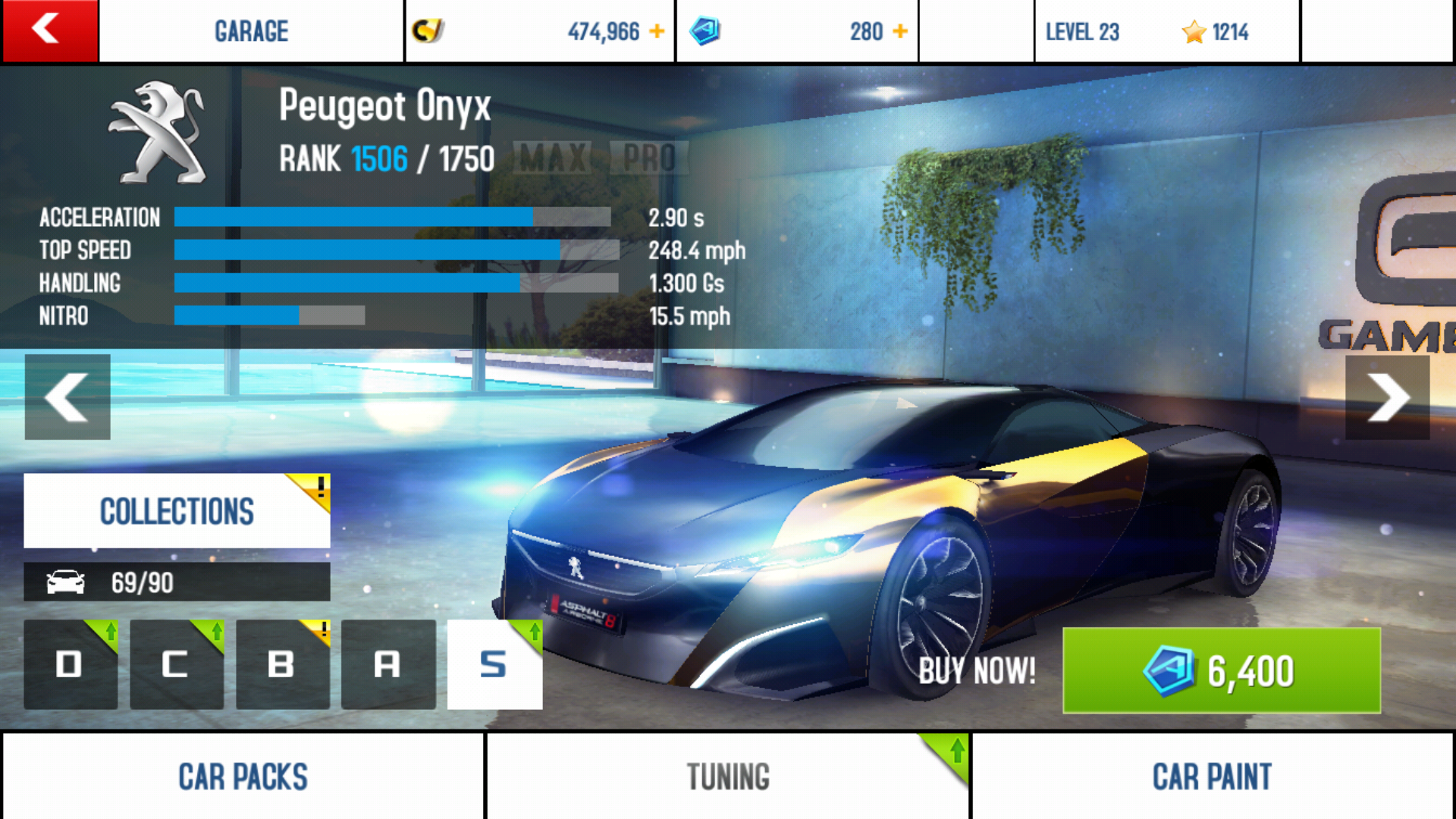This screenshot has height=819, width=1456.
Task: Show the previous car in garage
Action: tap(67, 397)
